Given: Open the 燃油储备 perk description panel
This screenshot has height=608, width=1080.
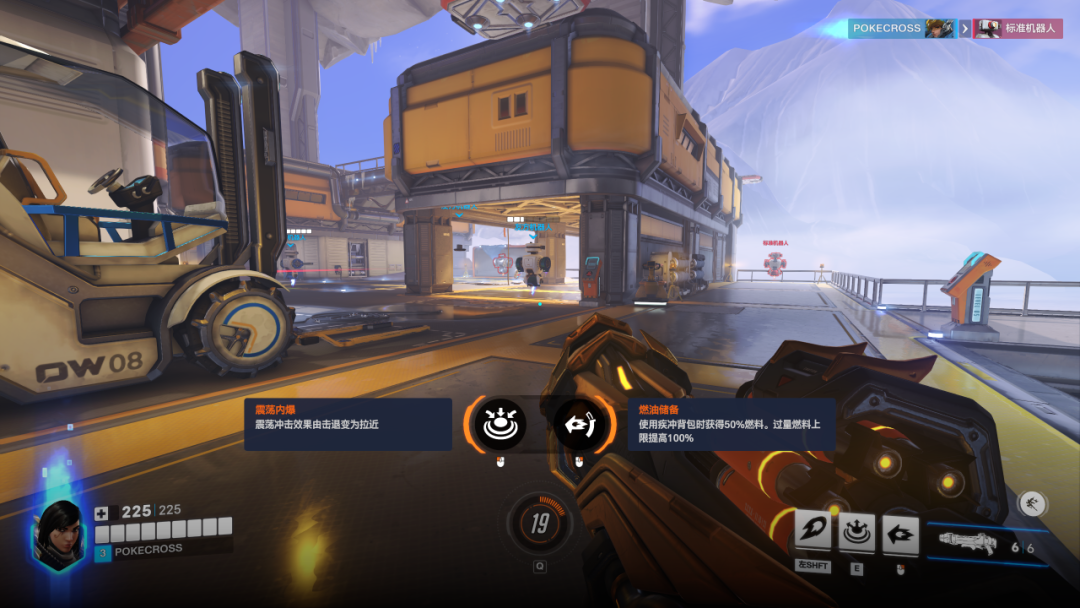Looking at the screenshot, I should [732, 424].
